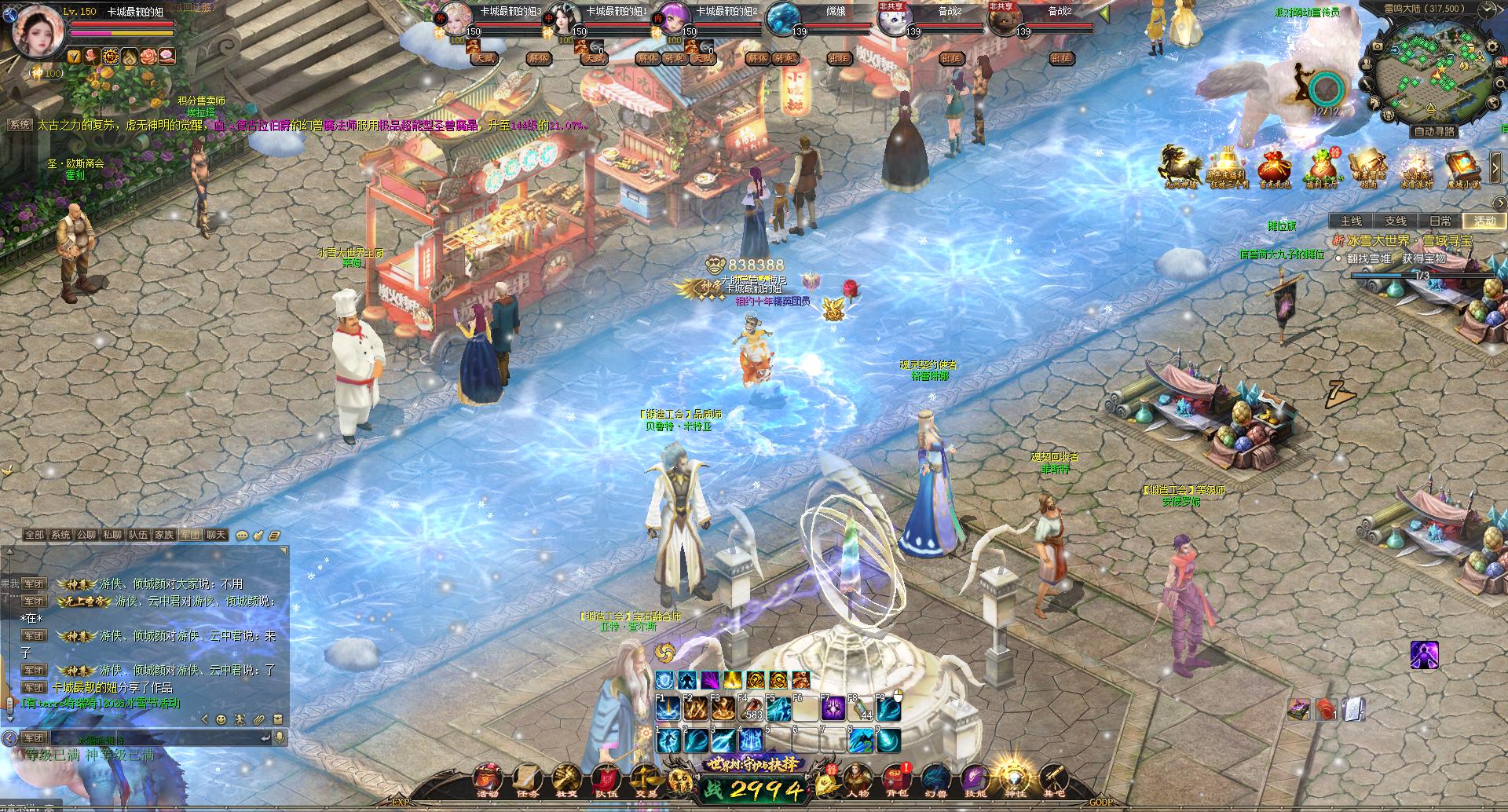Image resolution: width=1508 pixels, height=812 pixels.
Task: Open the chat emoji smiley picker
Action: 221,719
